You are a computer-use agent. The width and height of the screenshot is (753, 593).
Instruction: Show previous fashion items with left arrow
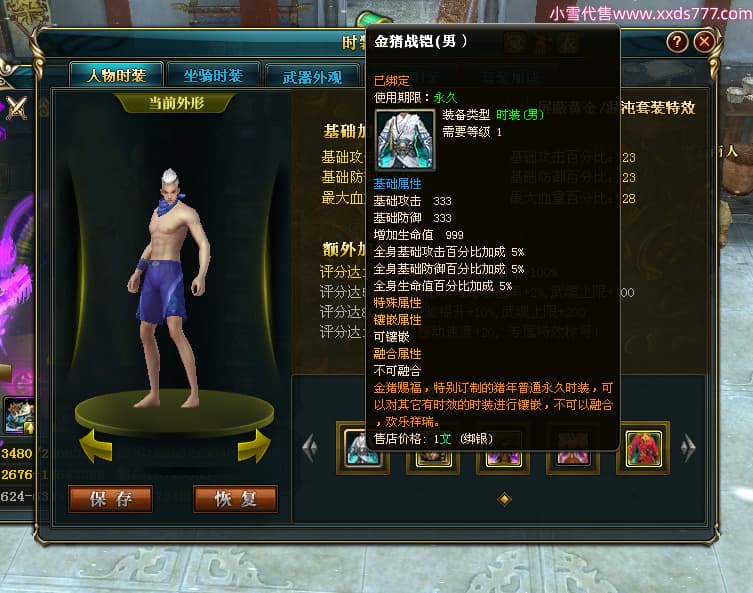pos(310,447)
